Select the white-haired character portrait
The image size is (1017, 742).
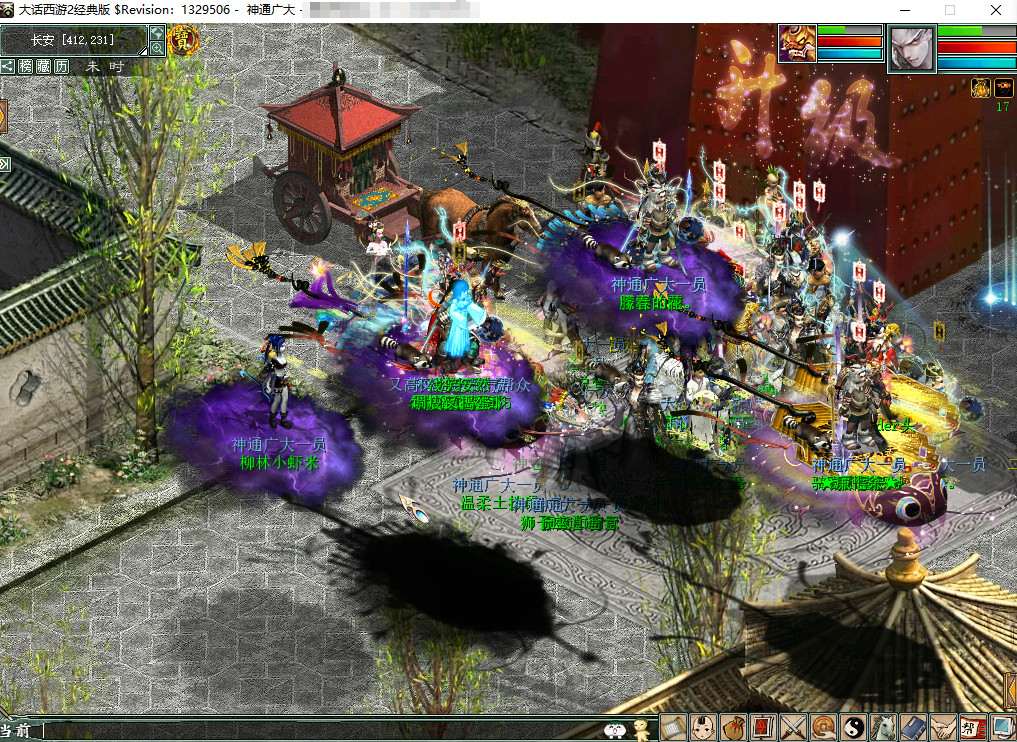click(910, 48)
